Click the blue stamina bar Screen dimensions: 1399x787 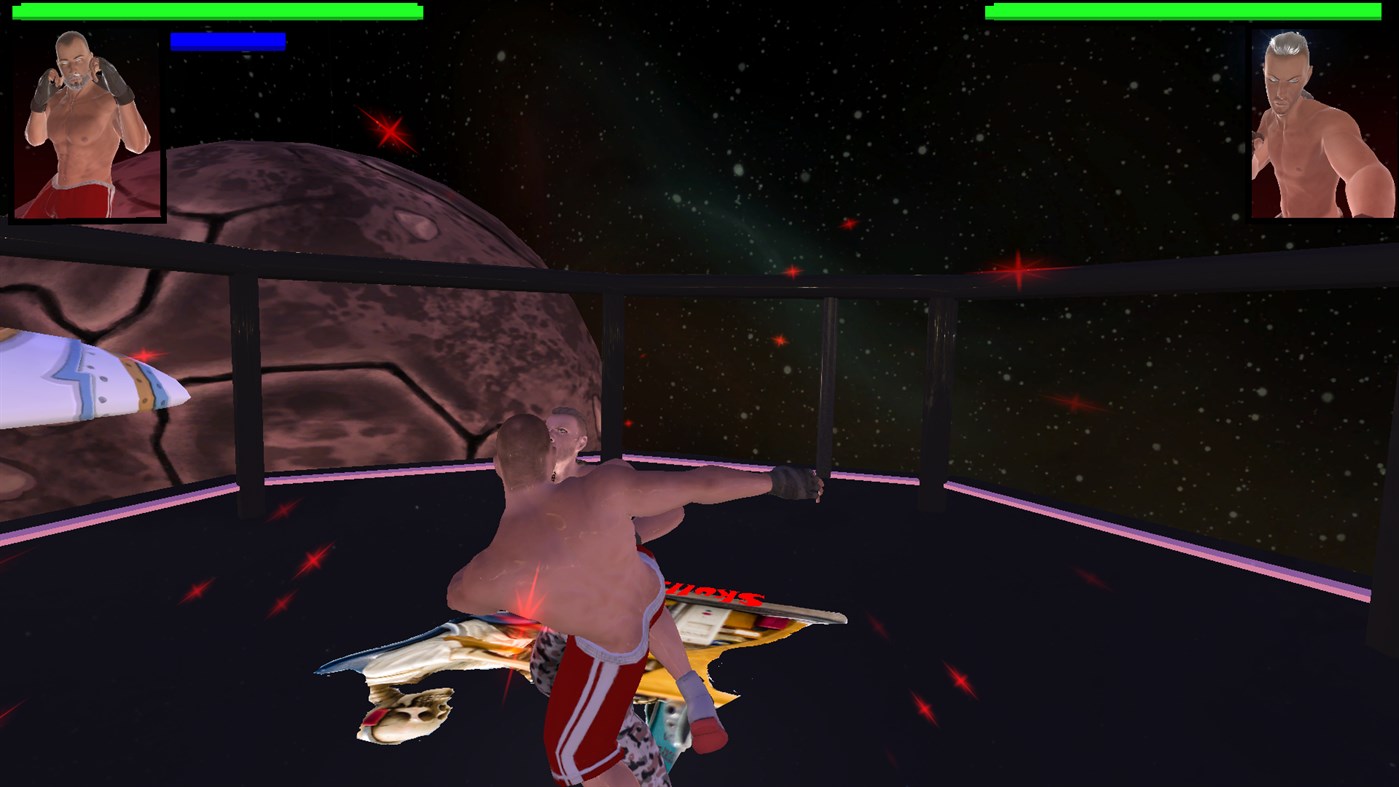click(228, 41)
